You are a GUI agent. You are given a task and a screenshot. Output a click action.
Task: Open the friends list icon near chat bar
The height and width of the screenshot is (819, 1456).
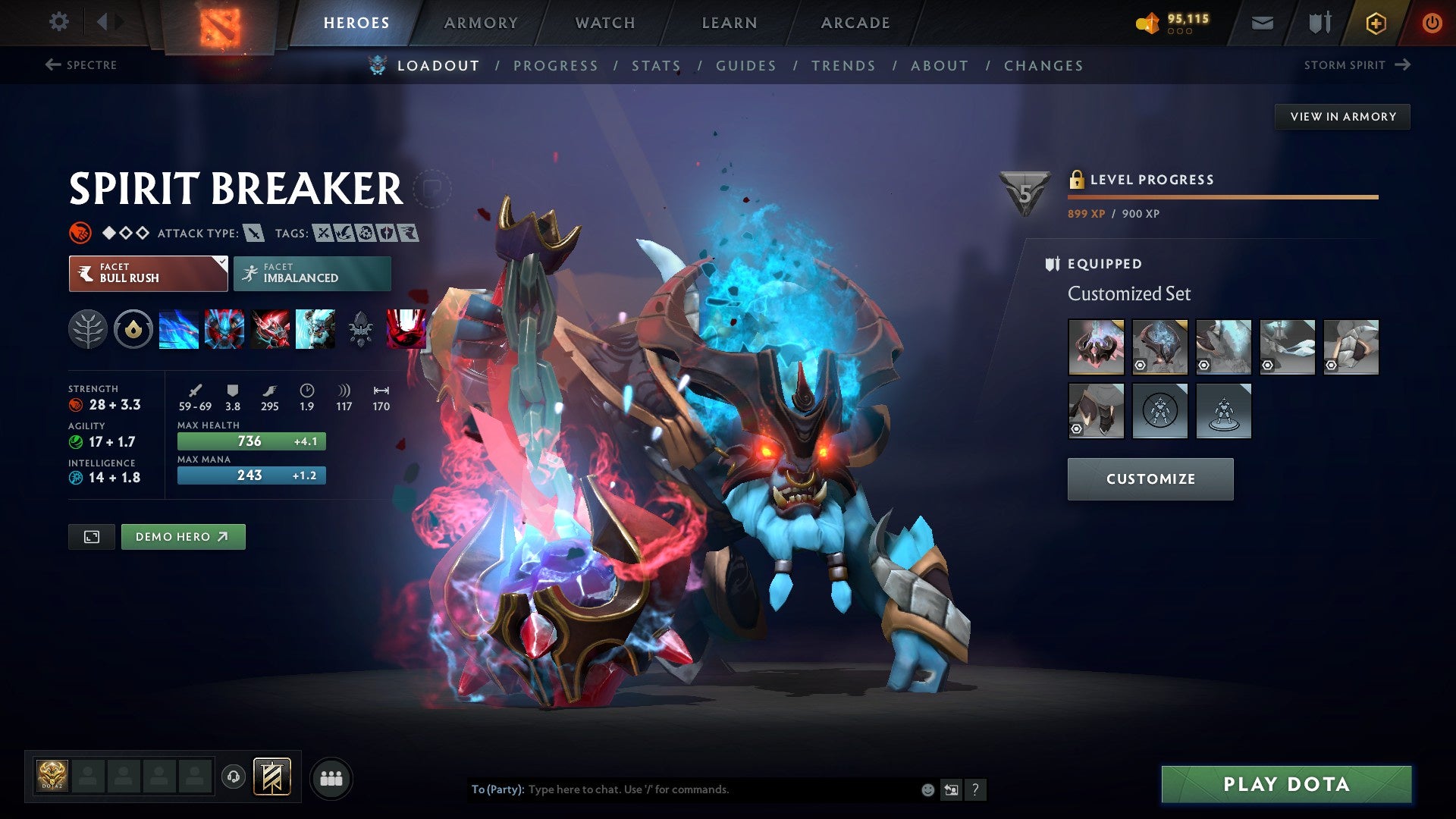tap(331, 777)
